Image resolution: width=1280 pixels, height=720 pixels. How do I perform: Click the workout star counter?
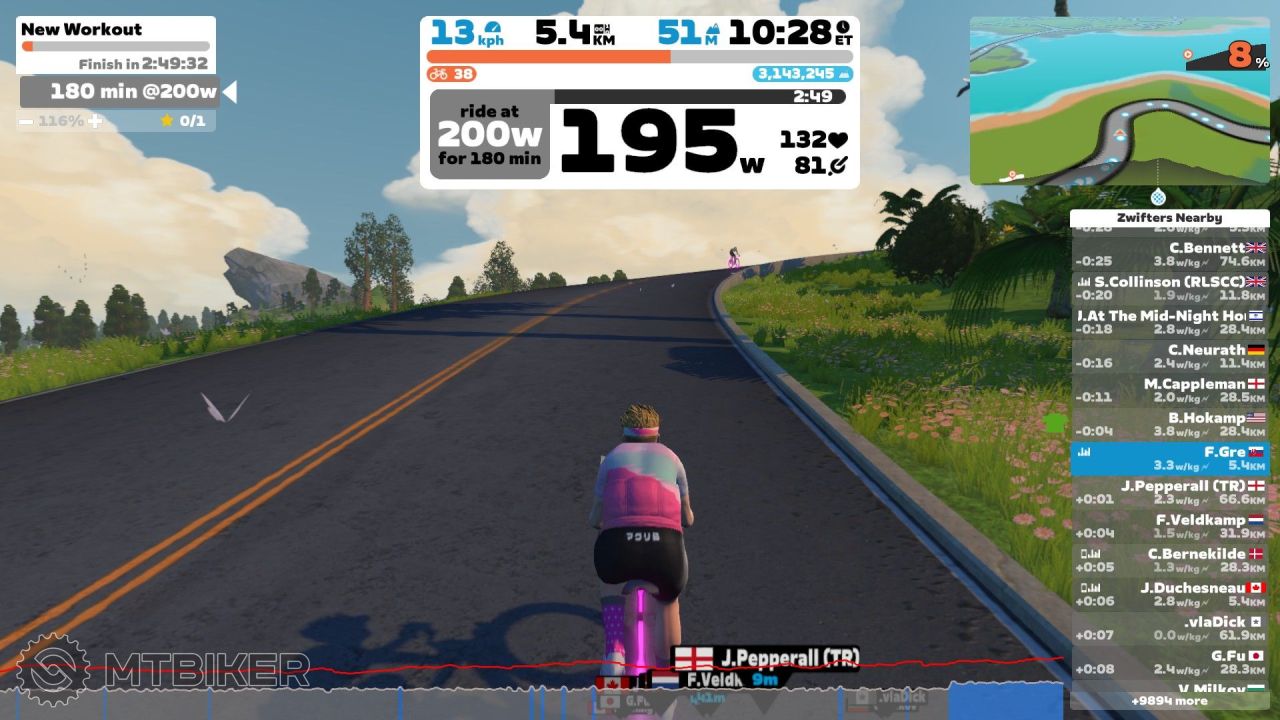click(182, 121)
